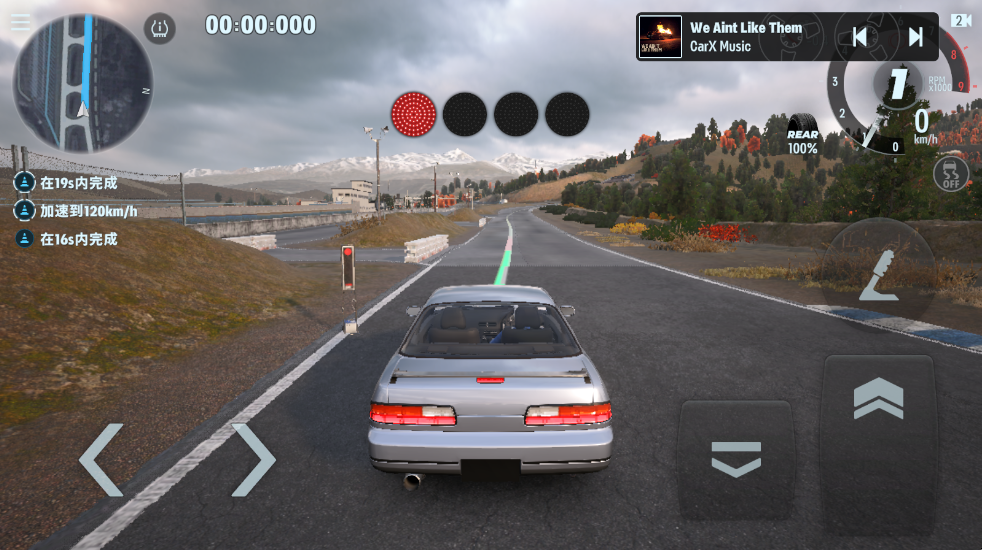Toggle the traction control OFF icon
This screenshot has height=550, width=982.
pos(951,174)
